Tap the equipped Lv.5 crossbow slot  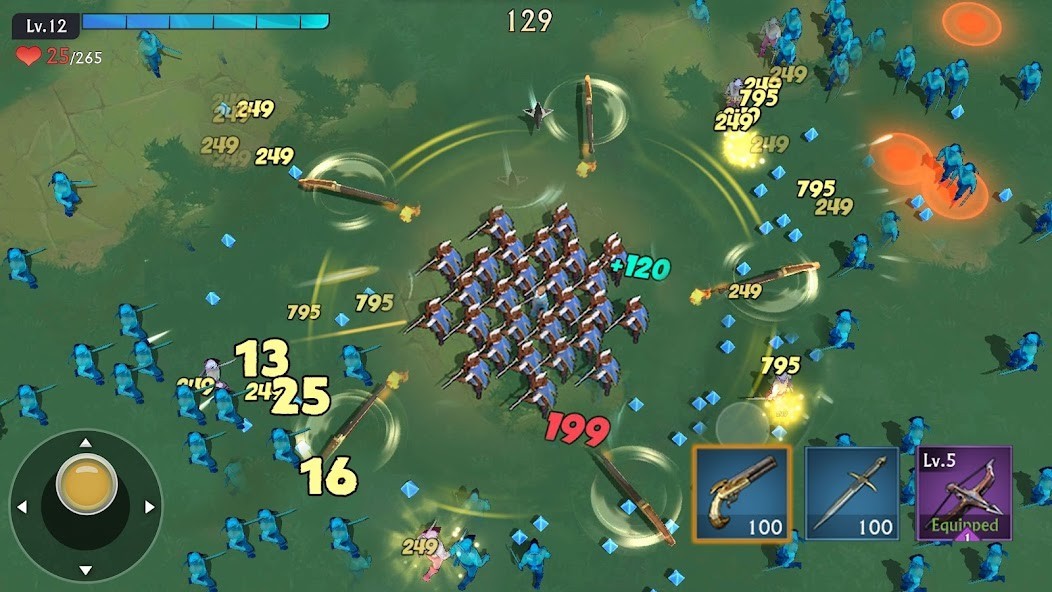964,494
